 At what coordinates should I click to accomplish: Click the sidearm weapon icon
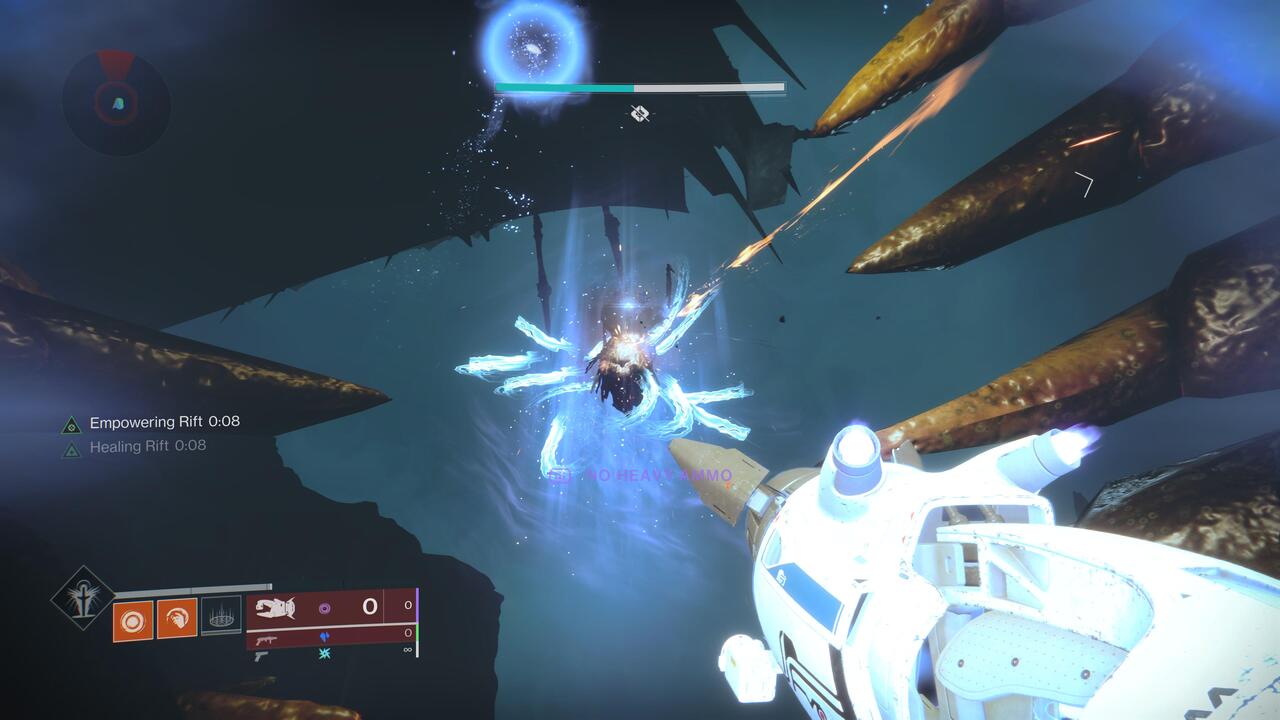point(261,658)
